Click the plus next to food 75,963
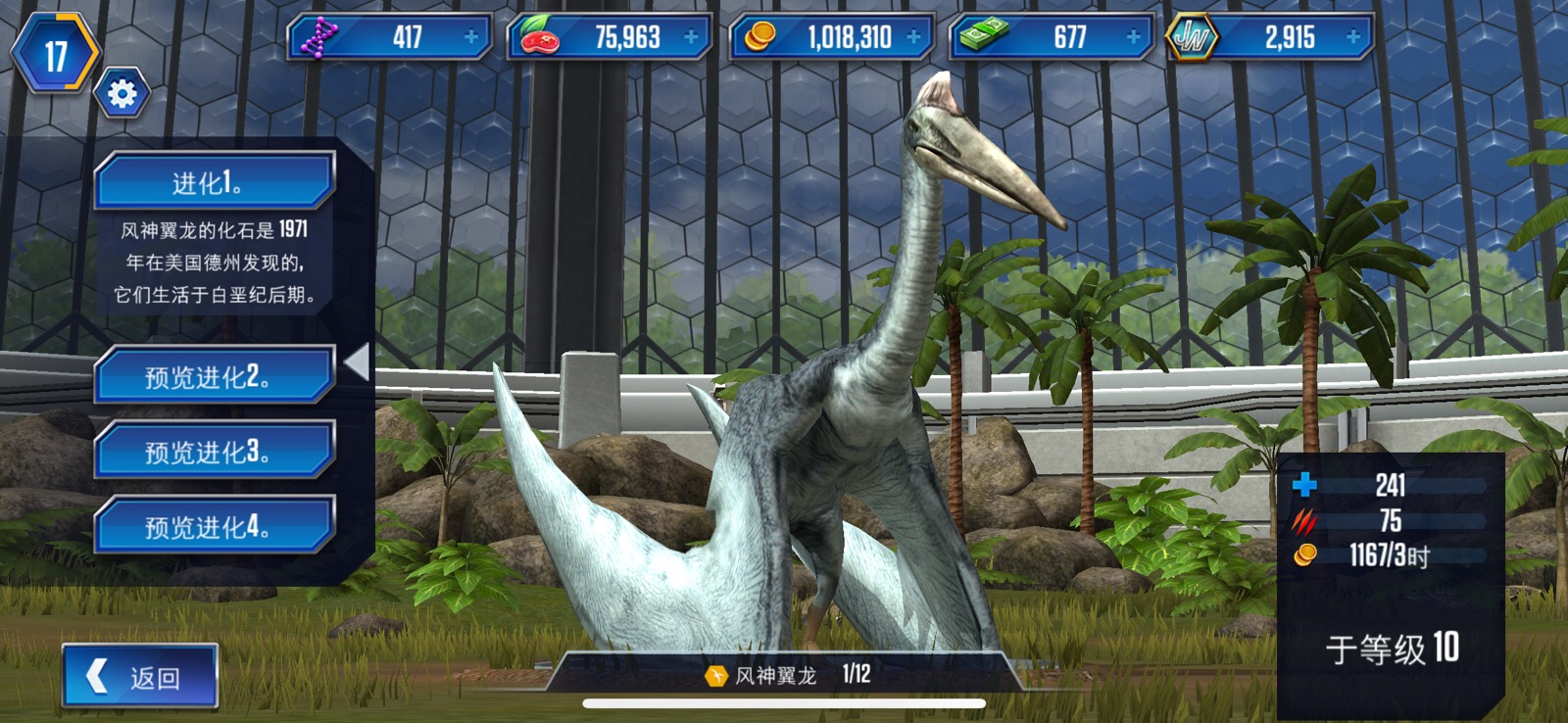 pyautogui.click(x=692, y=37)
